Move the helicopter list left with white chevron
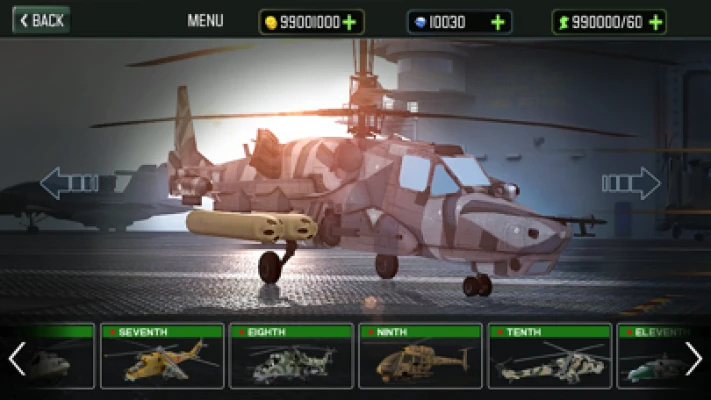711x400 pixels. click(16, 358)
